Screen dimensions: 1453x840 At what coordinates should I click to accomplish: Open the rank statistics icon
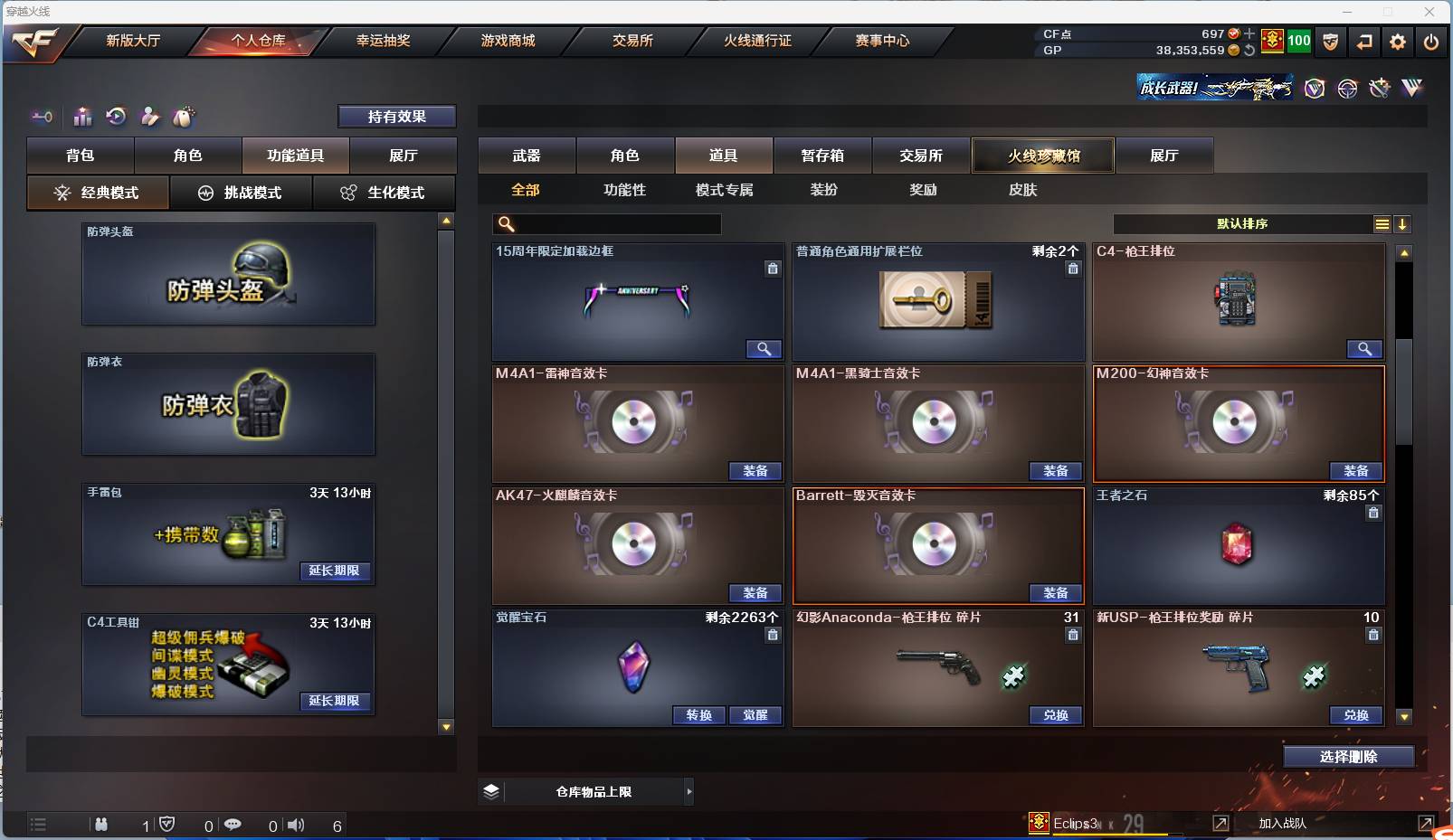click(x=82, y=117)
